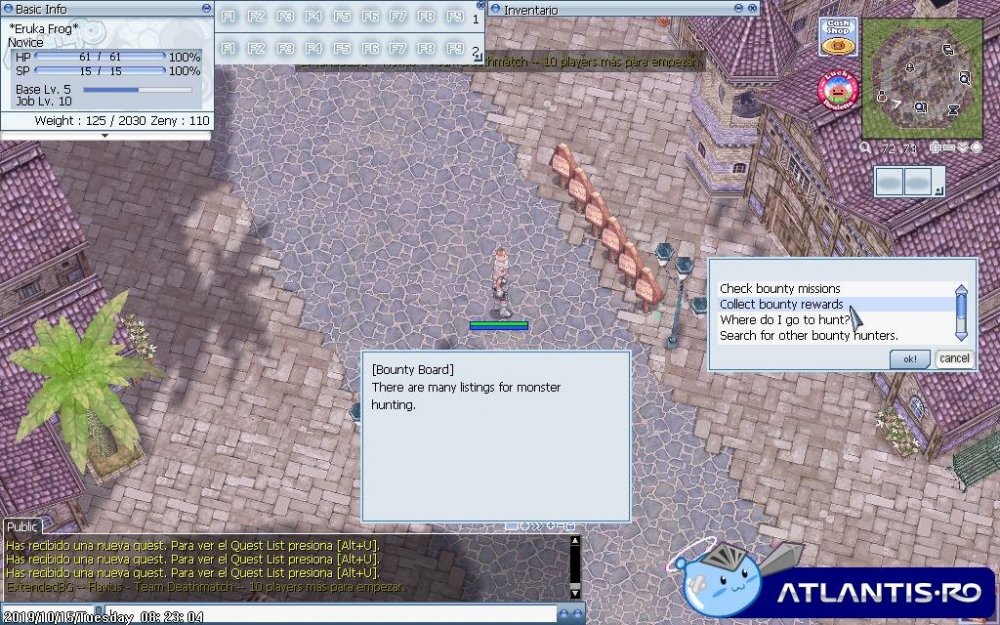The image size is (1000, 625).
Task: Click the minimap magnifier search icon
Action: pyautogui.click(x=864, y=147)
